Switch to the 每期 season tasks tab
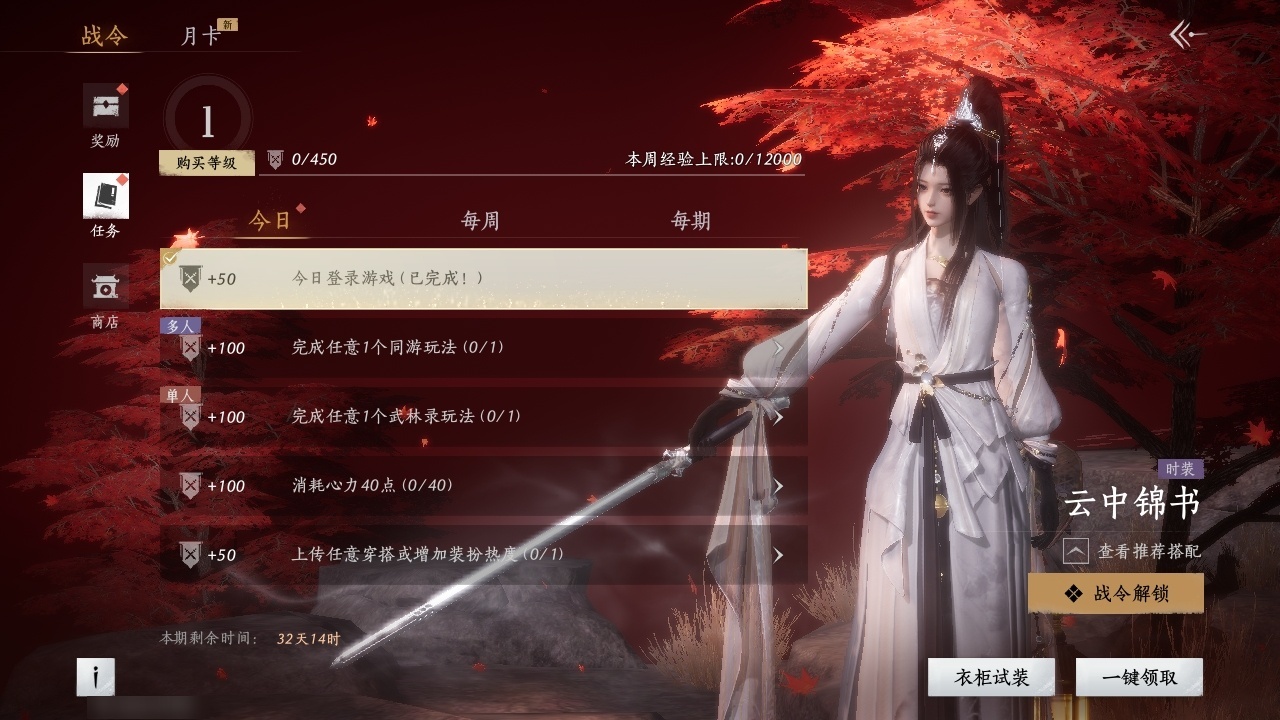Image resolution: width=1280 pixels, height=720 pixels. coord(690,221)
